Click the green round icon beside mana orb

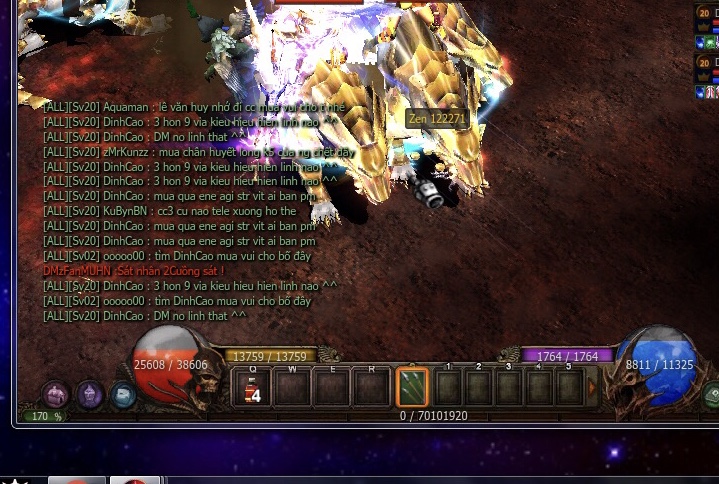[711, 395]
